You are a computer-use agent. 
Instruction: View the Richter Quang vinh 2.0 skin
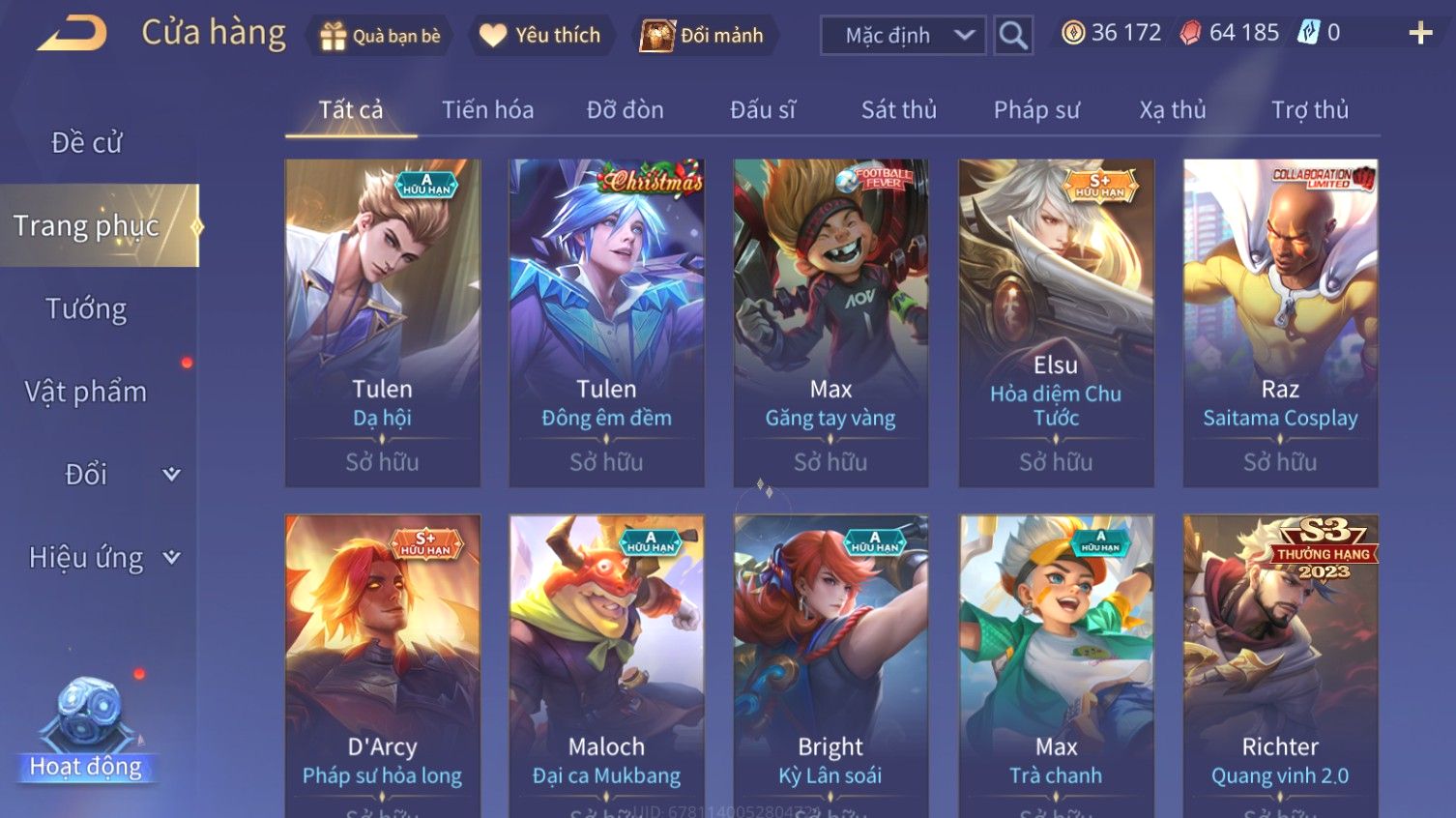tap(1280, 665)
